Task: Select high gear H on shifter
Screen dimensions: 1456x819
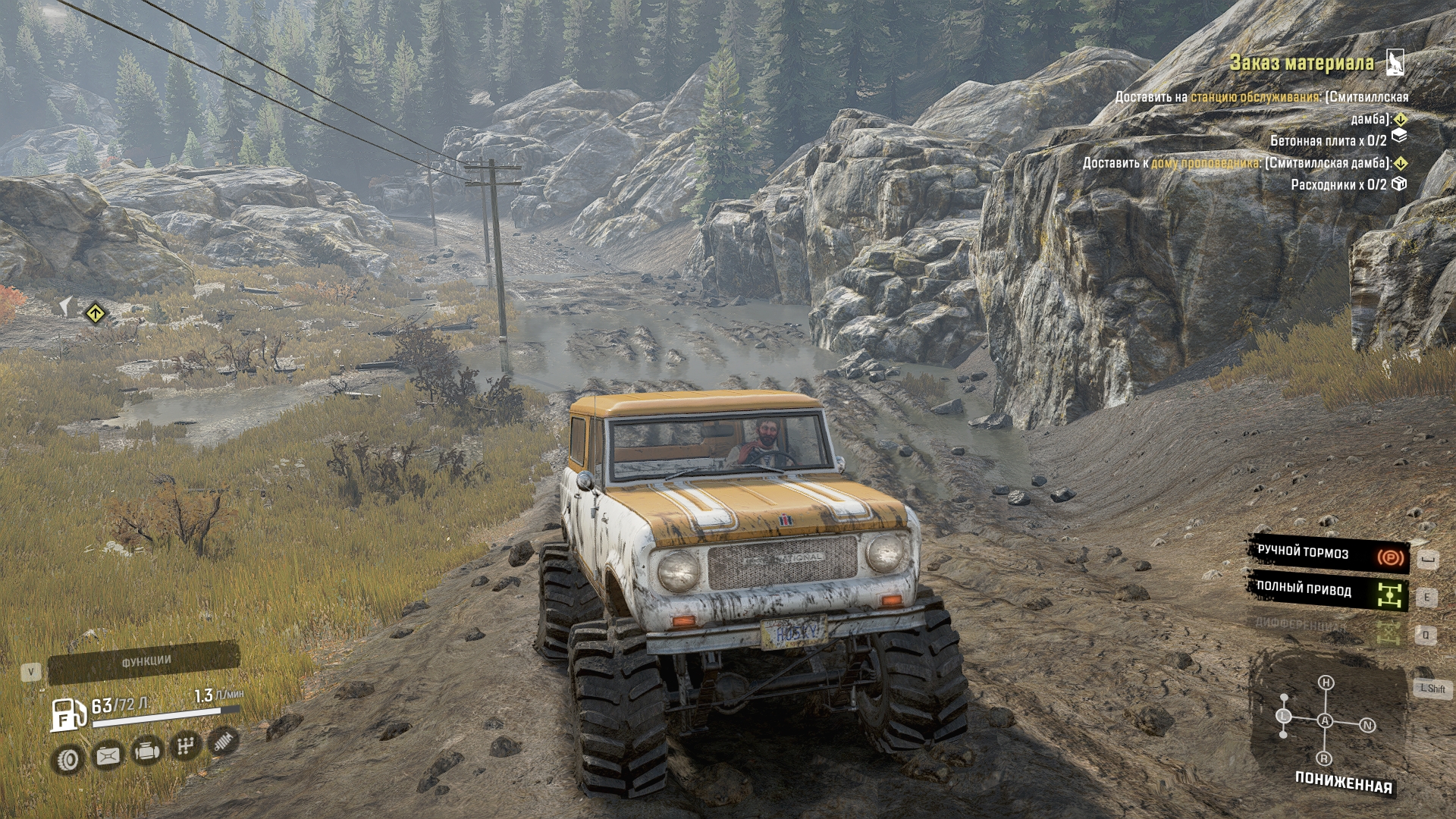Action: (1326, 682)
